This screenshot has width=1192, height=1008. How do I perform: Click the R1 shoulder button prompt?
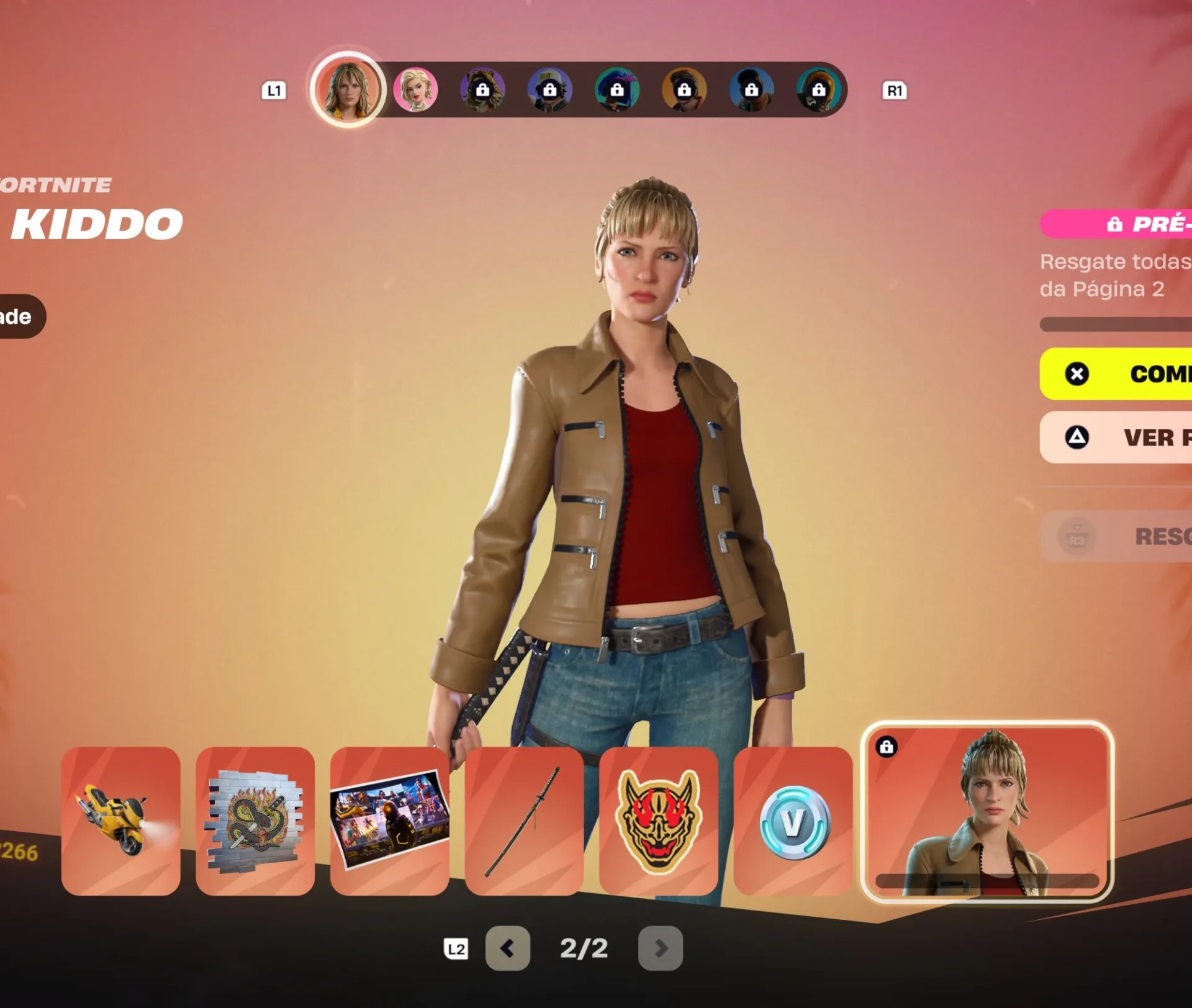click(895, 91)
